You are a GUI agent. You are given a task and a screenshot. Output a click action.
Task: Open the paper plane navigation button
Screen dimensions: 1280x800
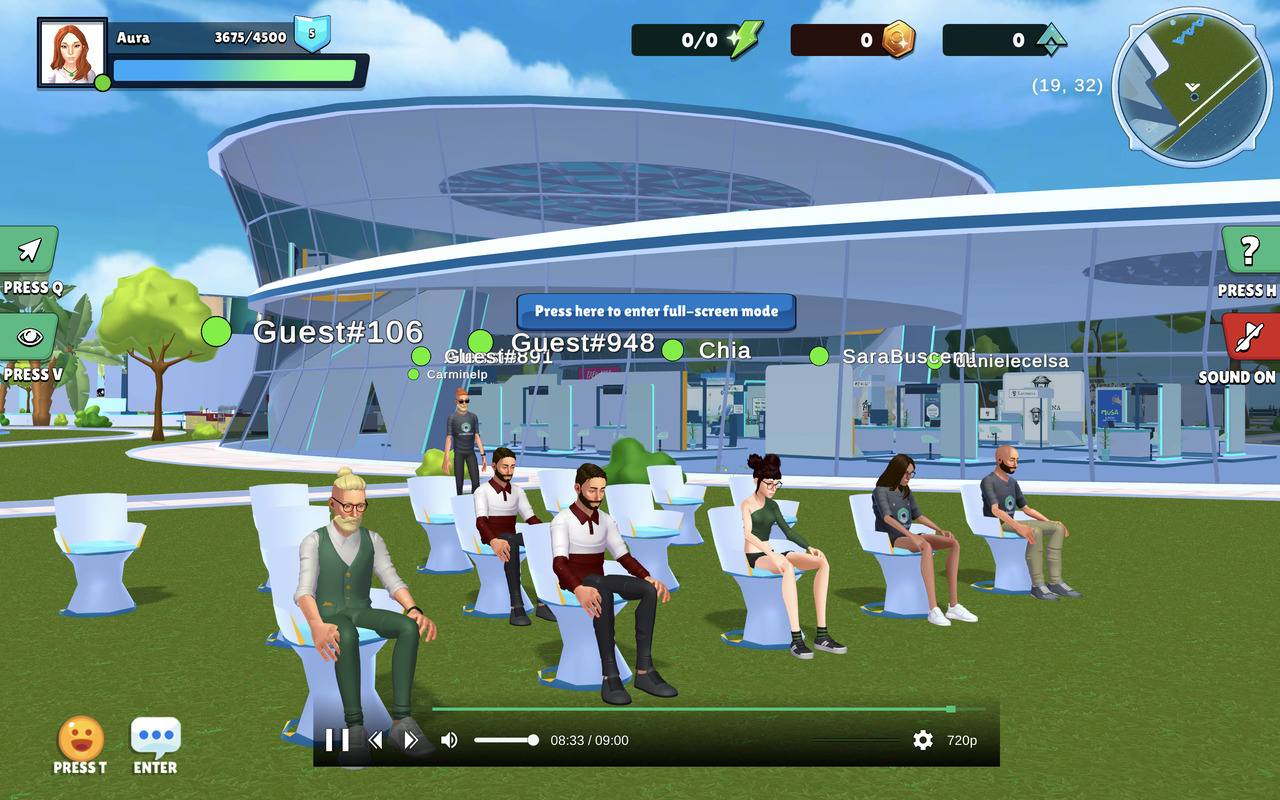pyautogui.click(x=30, y=250)
